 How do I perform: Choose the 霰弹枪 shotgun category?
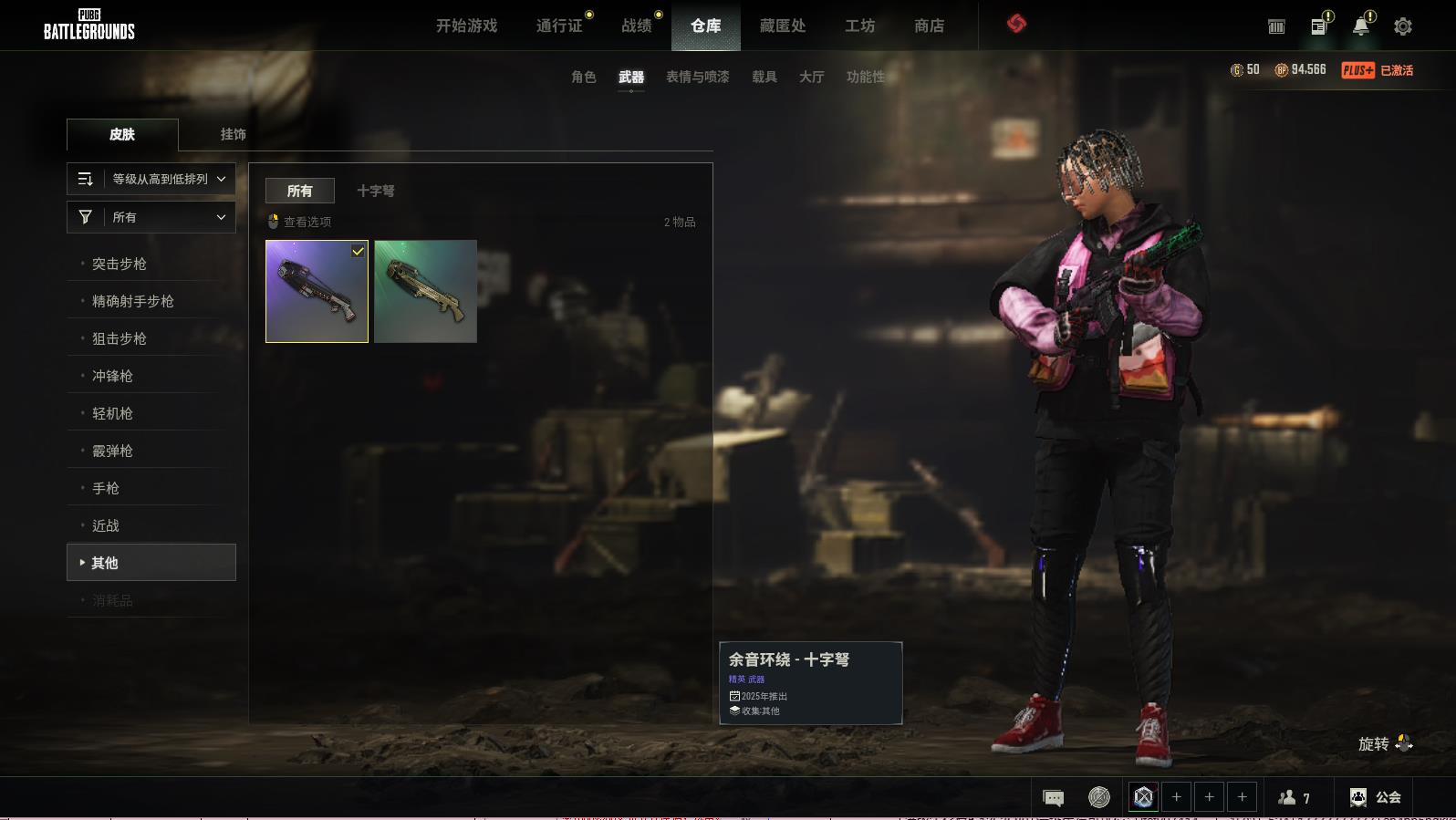click(112, 451)
